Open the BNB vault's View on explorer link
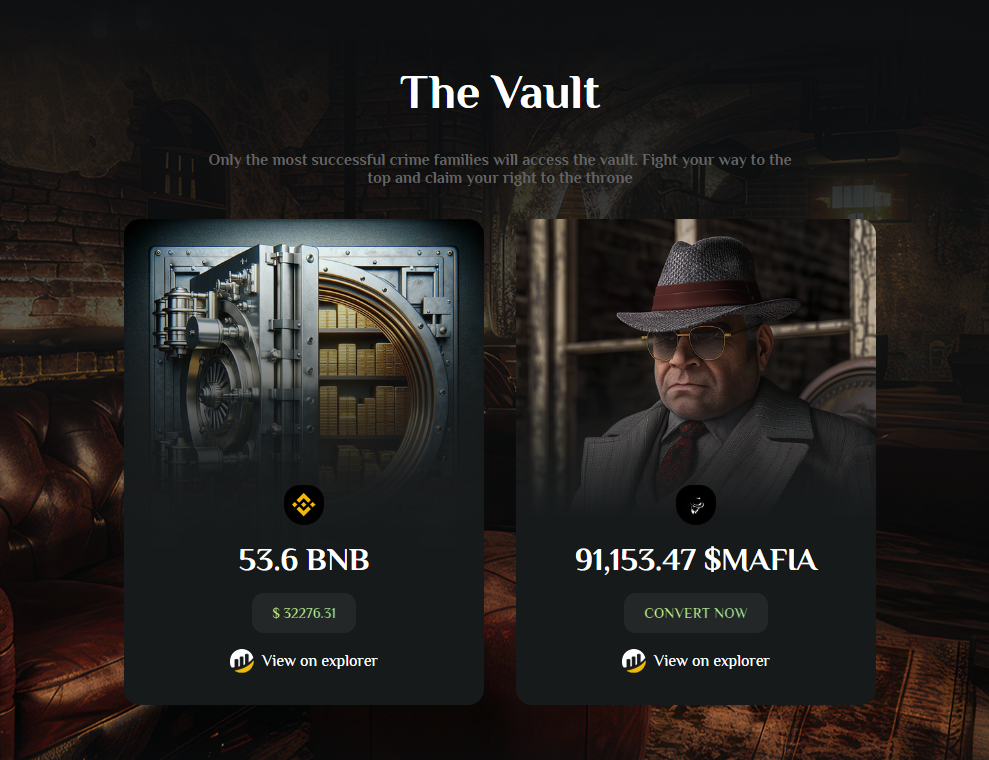Screen dimensions: 989x760 (x=304, y=661)
